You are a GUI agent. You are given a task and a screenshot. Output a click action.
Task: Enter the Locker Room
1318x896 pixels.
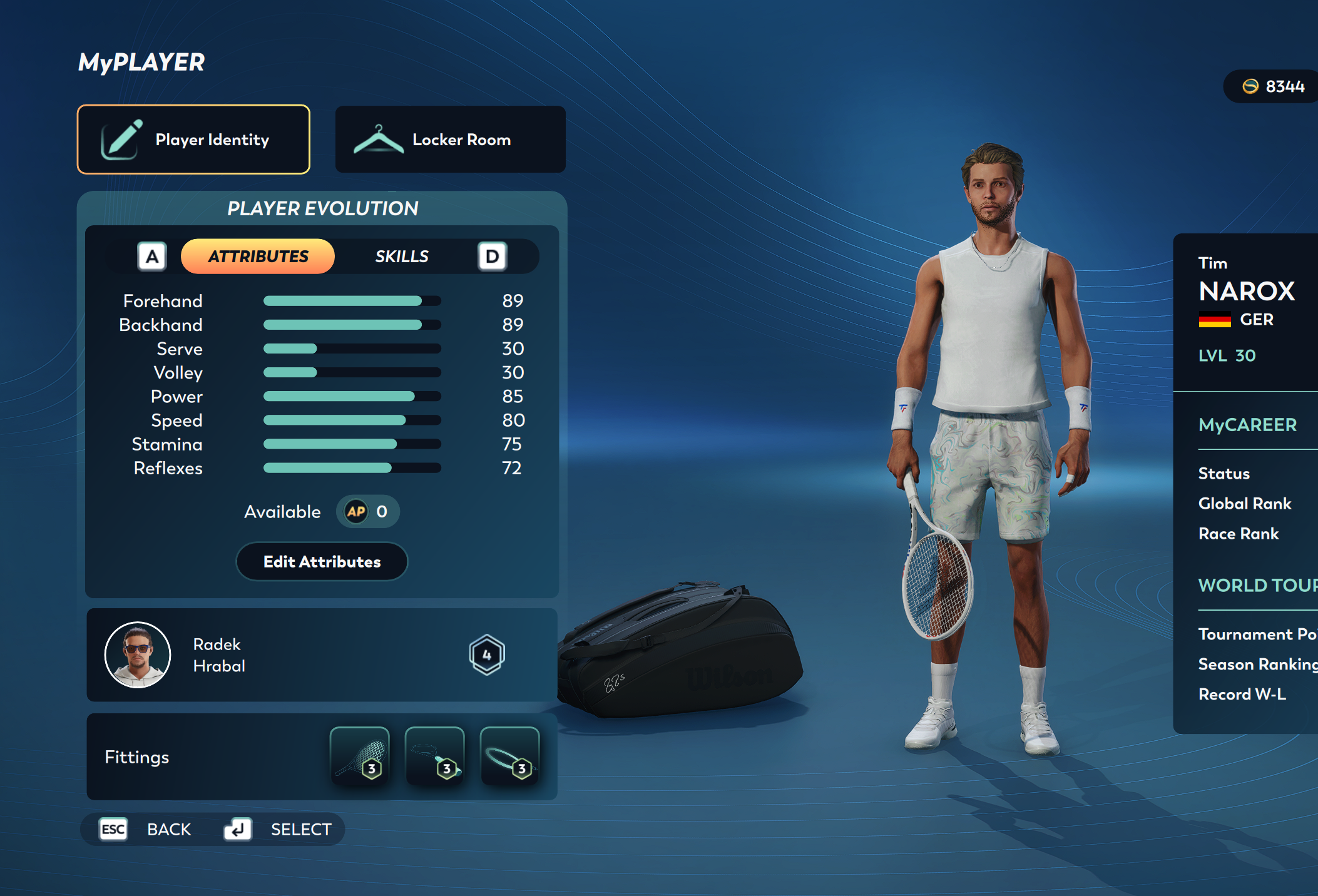[x=450, y=140]
